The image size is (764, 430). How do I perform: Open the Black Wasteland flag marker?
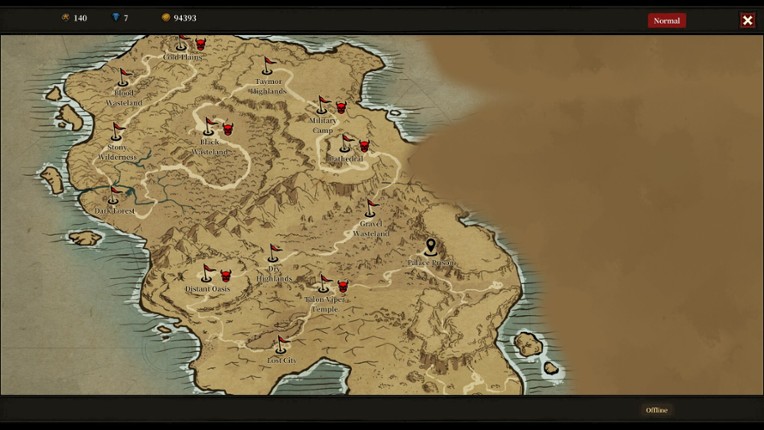click(x=210, y=127)
